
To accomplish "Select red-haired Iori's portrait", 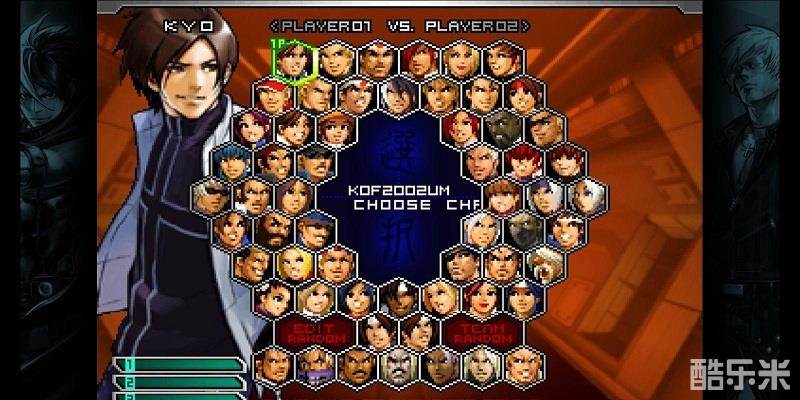I will (x=418, y=60).
